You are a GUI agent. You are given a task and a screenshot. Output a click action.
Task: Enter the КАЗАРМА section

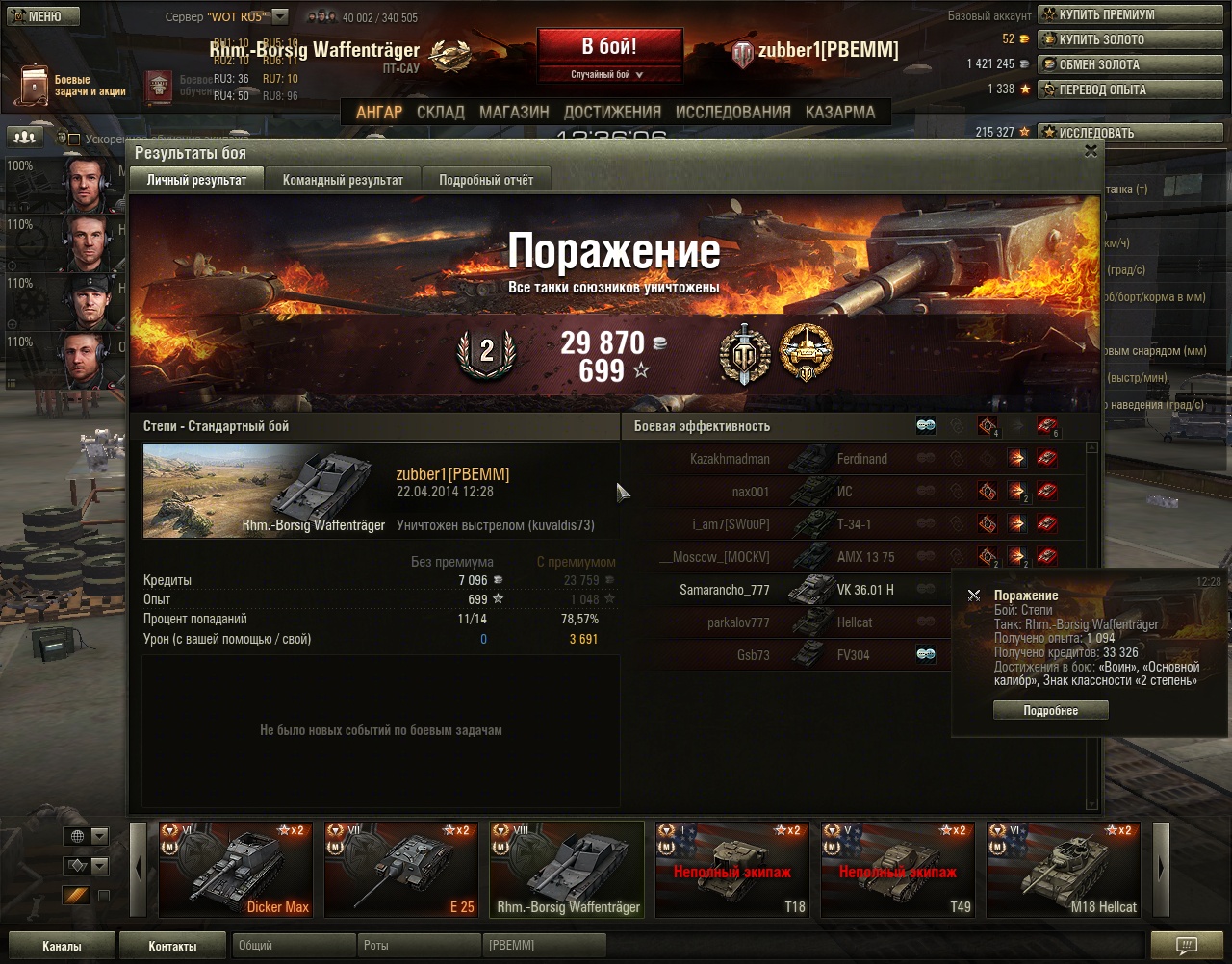click(x=840, y=112)
